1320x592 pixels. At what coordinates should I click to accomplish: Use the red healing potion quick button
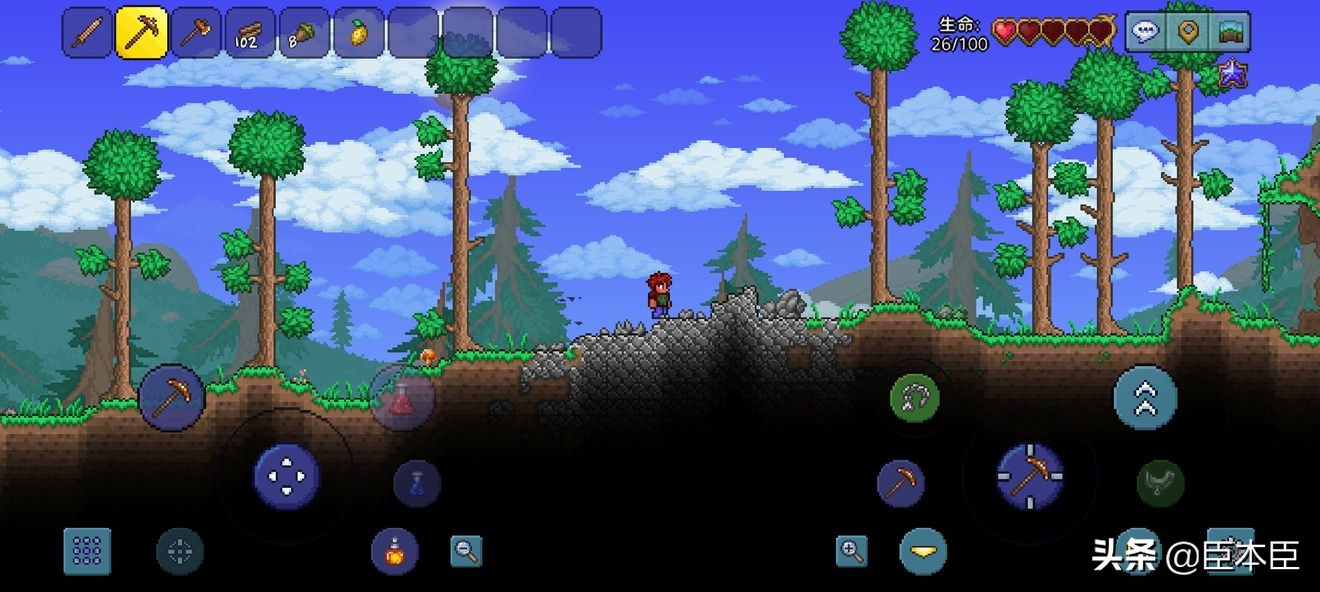coord(402,399)
